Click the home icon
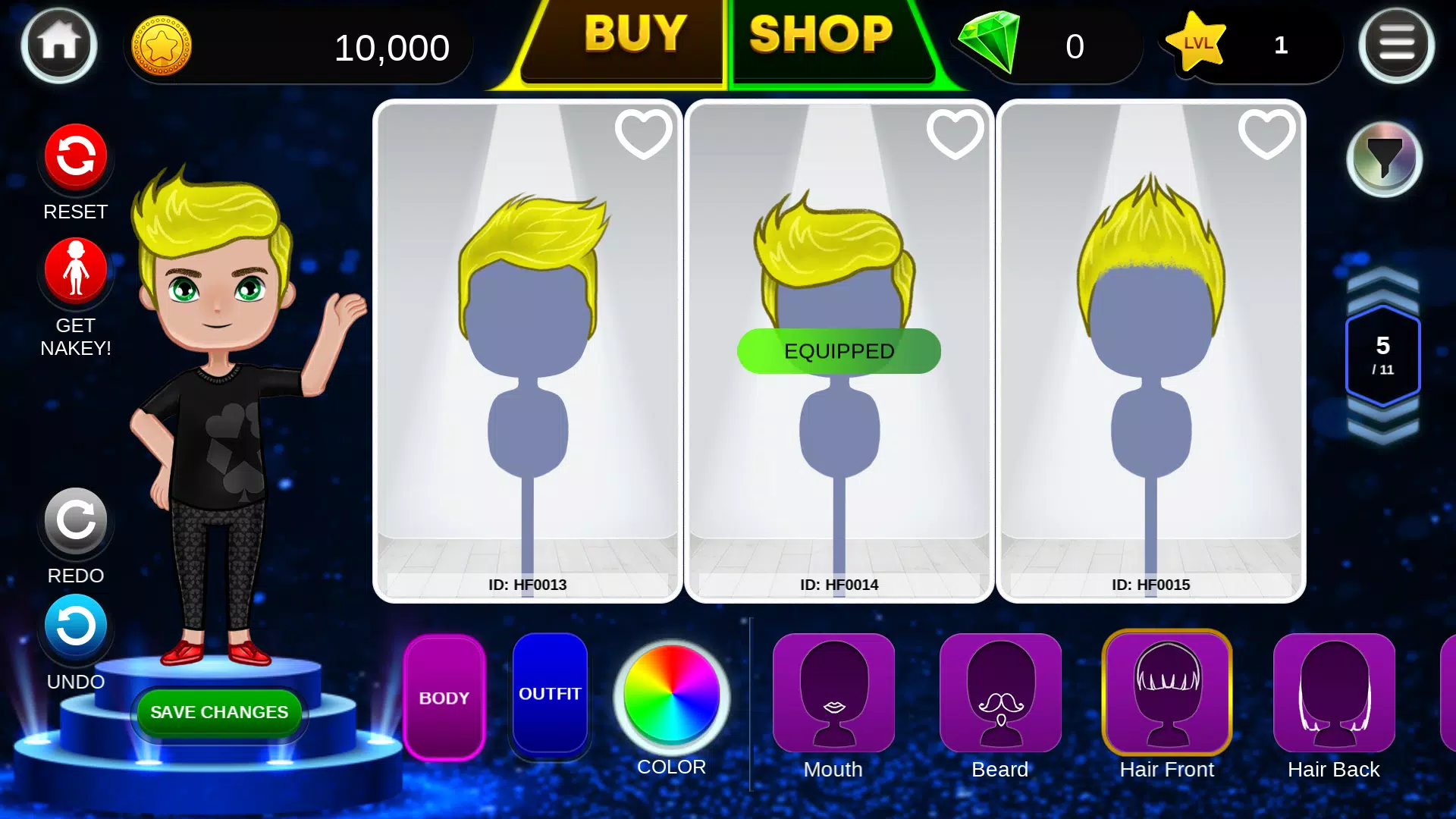The width and height of the screenshot is (1456, 819). pyautogui.click(x=59, y=43)
